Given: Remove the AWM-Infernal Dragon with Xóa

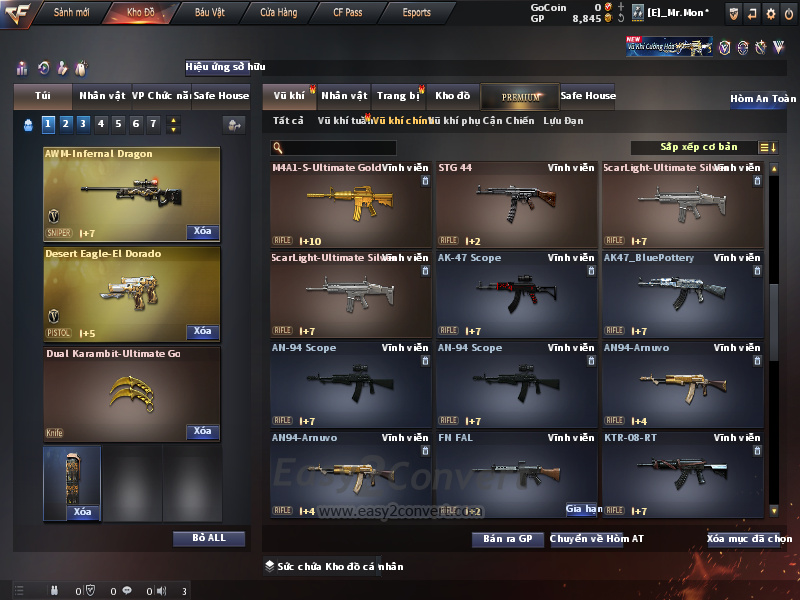Looking at the screenshot, I should tap(202, 232).
